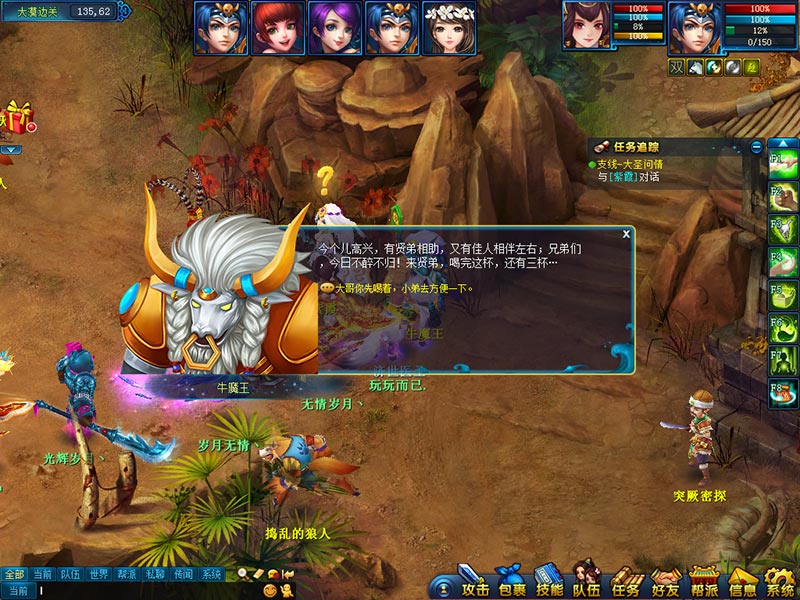Viewport: 800px width, 600px height.
Task: Open the 系统 system settings
Action: pyautogui.click(x=780, y=582)
